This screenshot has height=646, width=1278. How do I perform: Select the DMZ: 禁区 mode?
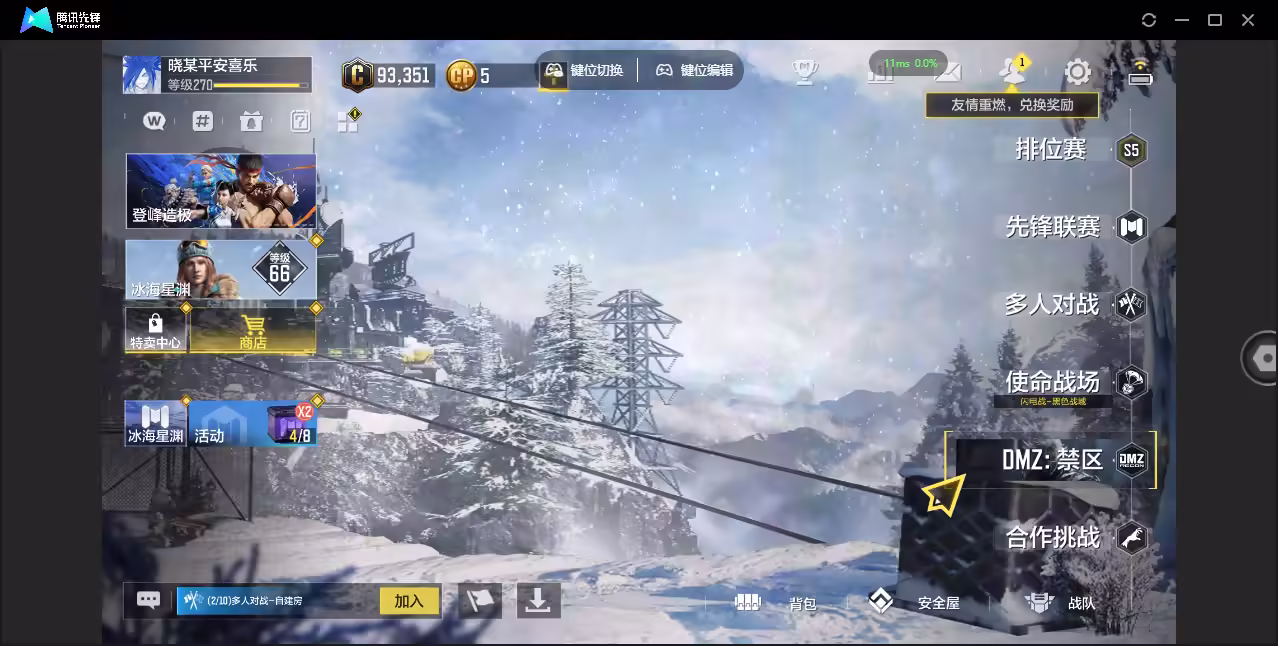[x=1052, y=460]
